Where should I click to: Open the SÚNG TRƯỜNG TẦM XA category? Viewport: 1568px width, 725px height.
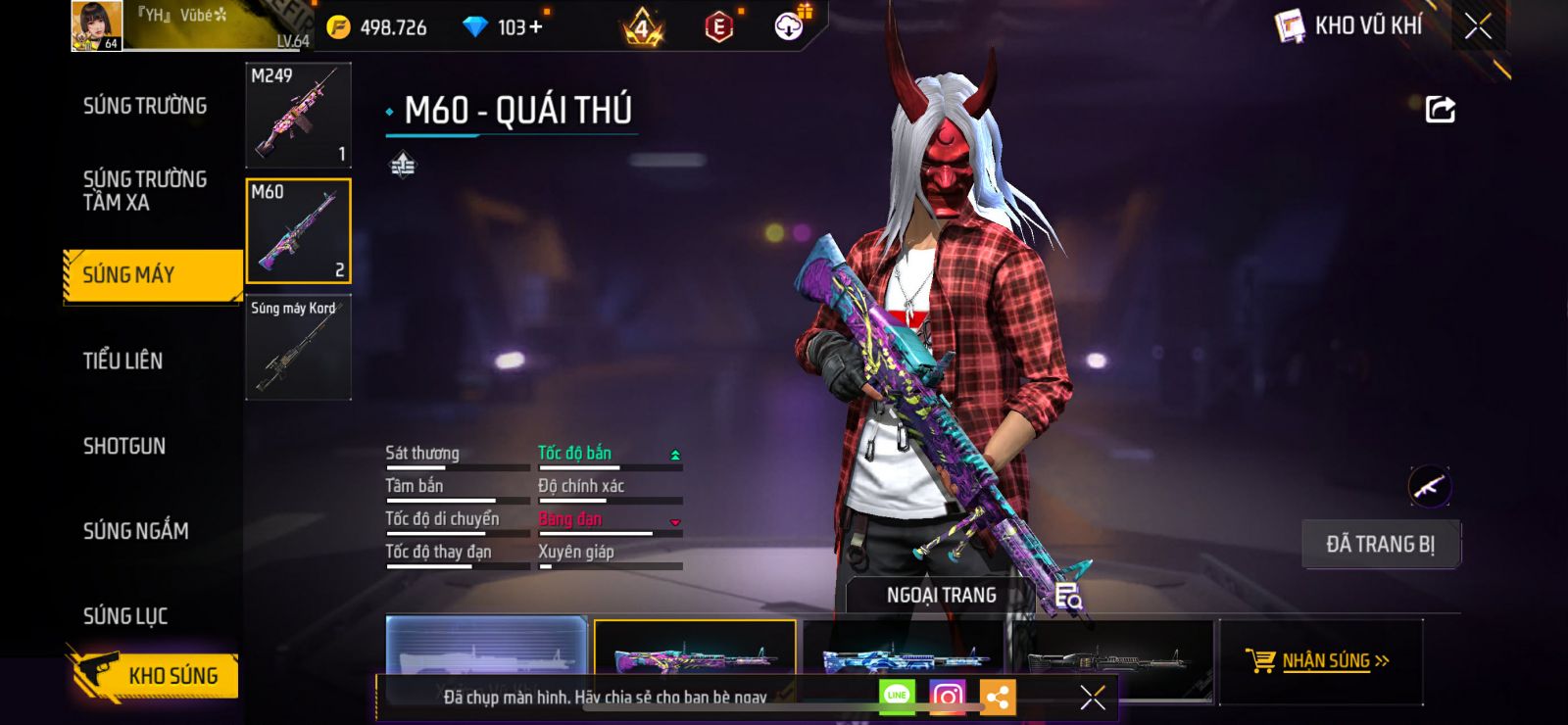(x=145, y=191)
